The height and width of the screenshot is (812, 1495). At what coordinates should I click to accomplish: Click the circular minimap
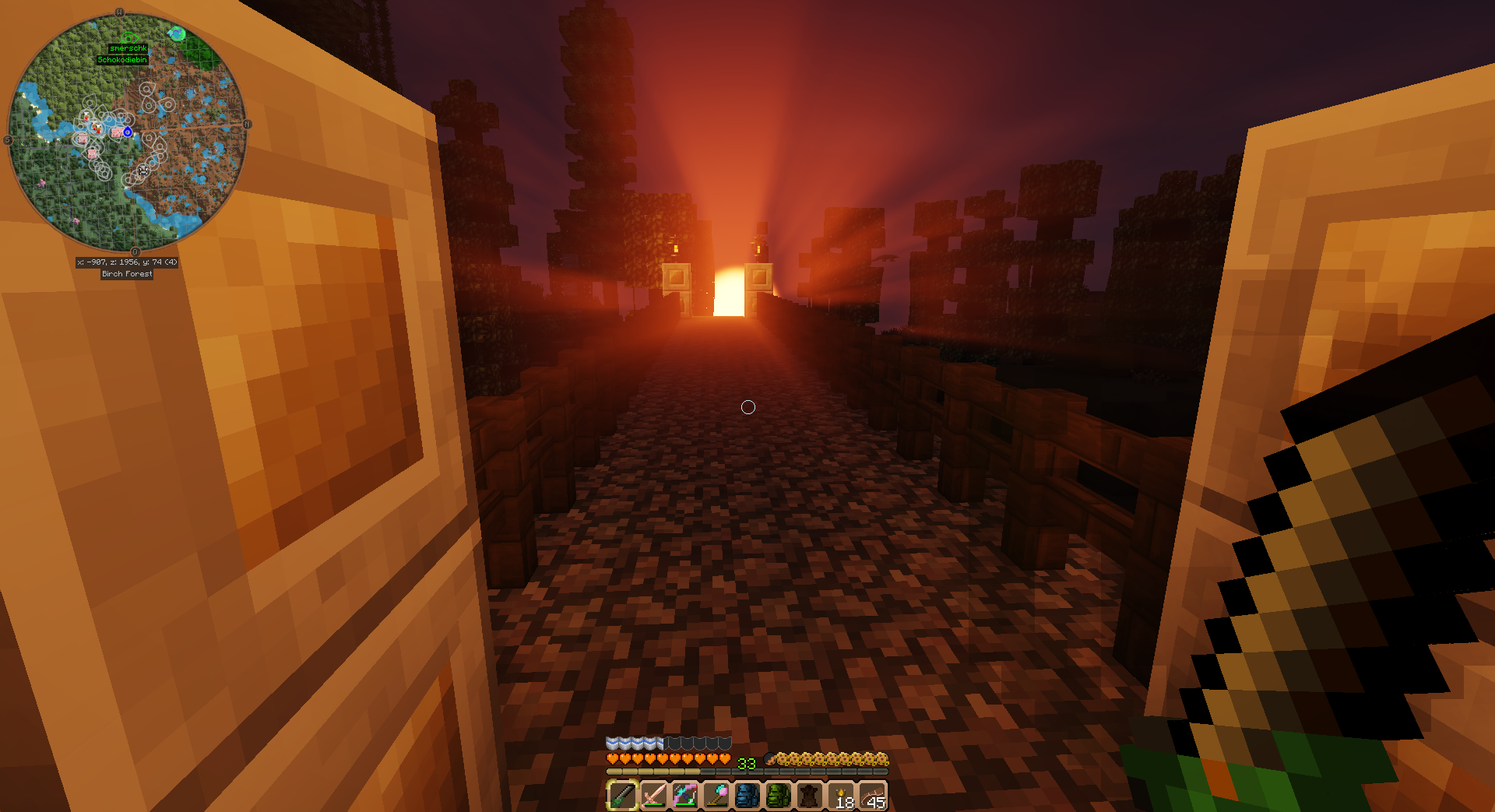[x=128, y=132]
